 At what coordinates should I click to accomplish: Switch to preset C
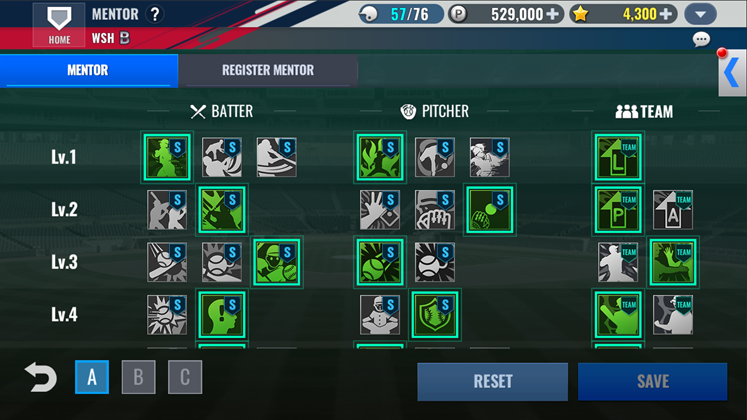184,377
